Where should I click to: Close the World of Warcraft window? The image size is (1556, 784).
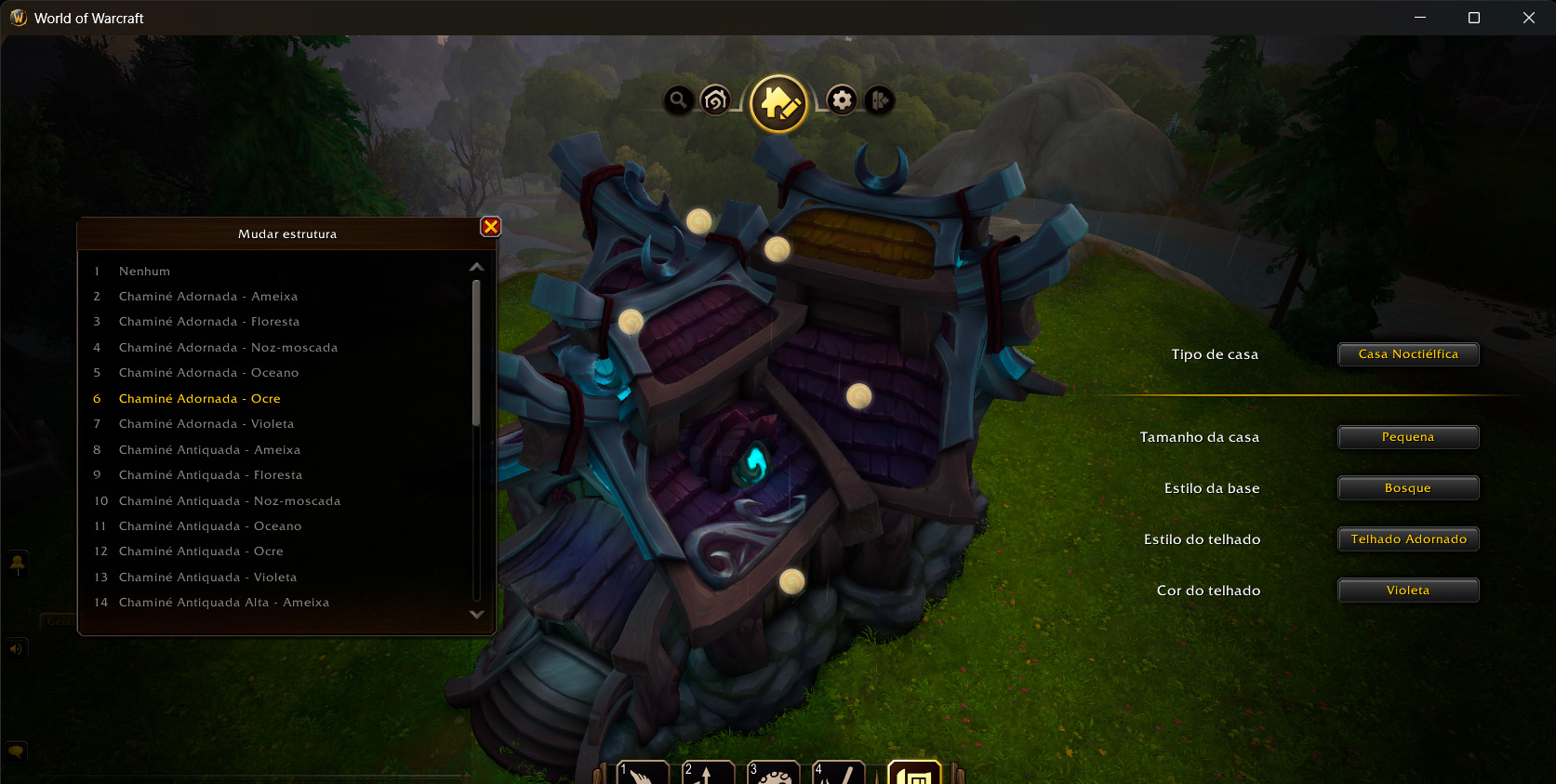coord(1529,18)
